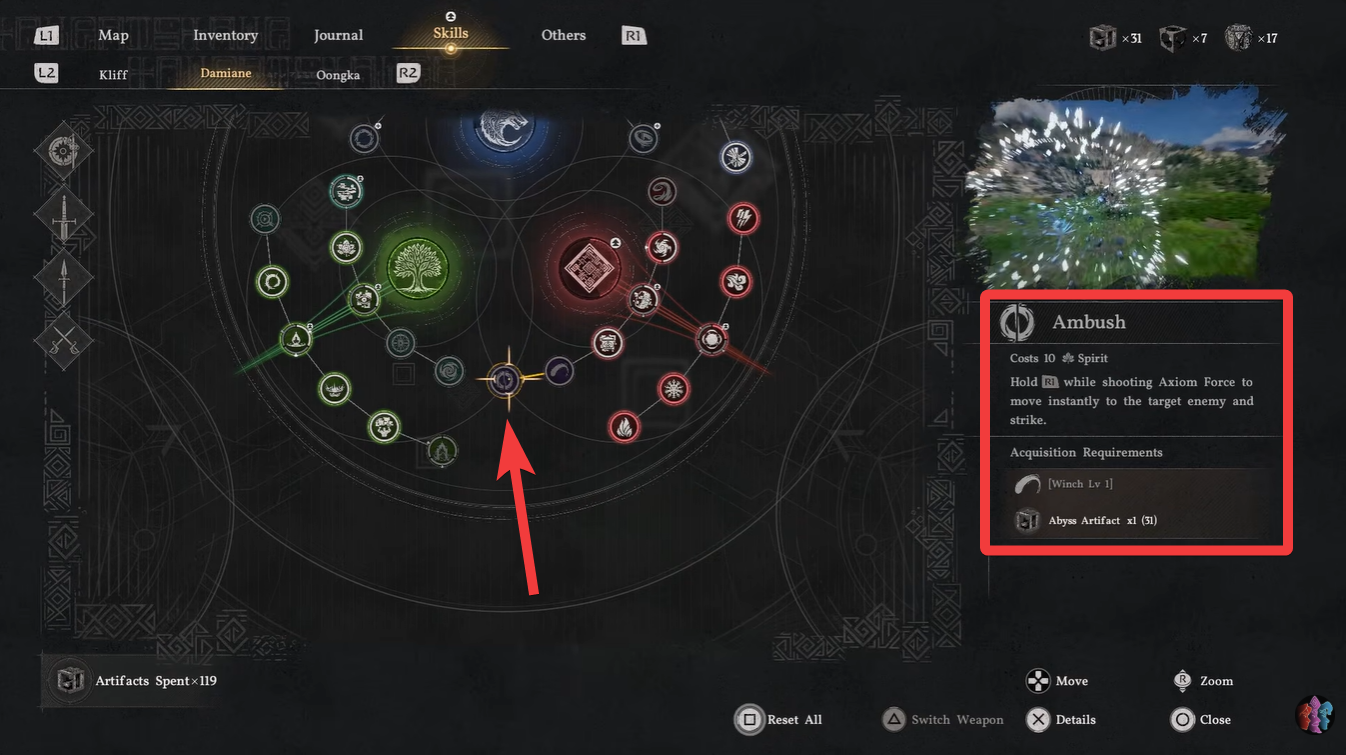Viewport: 1346px width, 755px height.
Task: Activate the Switch Weapon control
Action: (942, 719)
